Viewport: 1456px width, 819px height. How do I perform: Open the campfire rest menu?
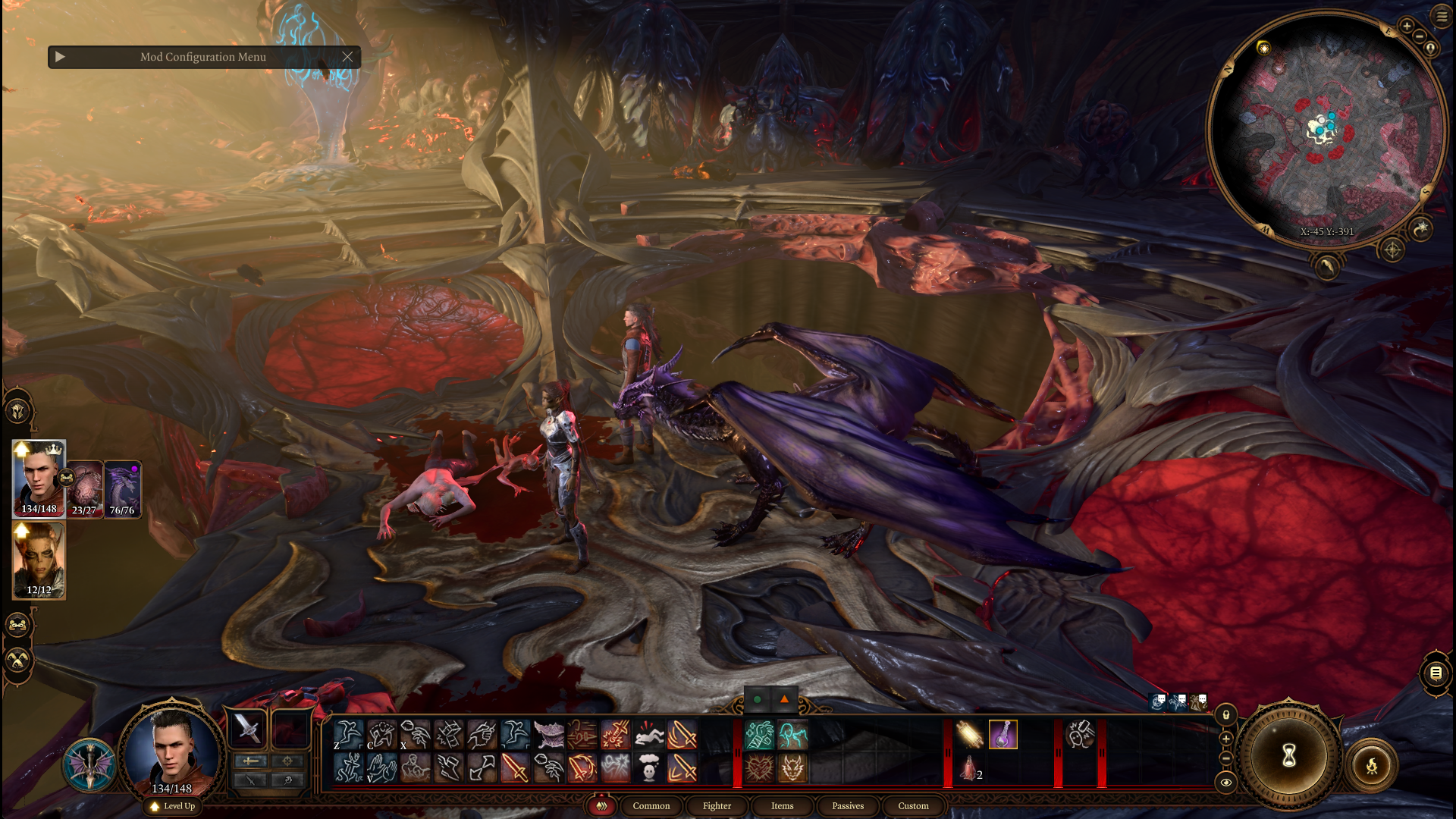[1371, 766]
